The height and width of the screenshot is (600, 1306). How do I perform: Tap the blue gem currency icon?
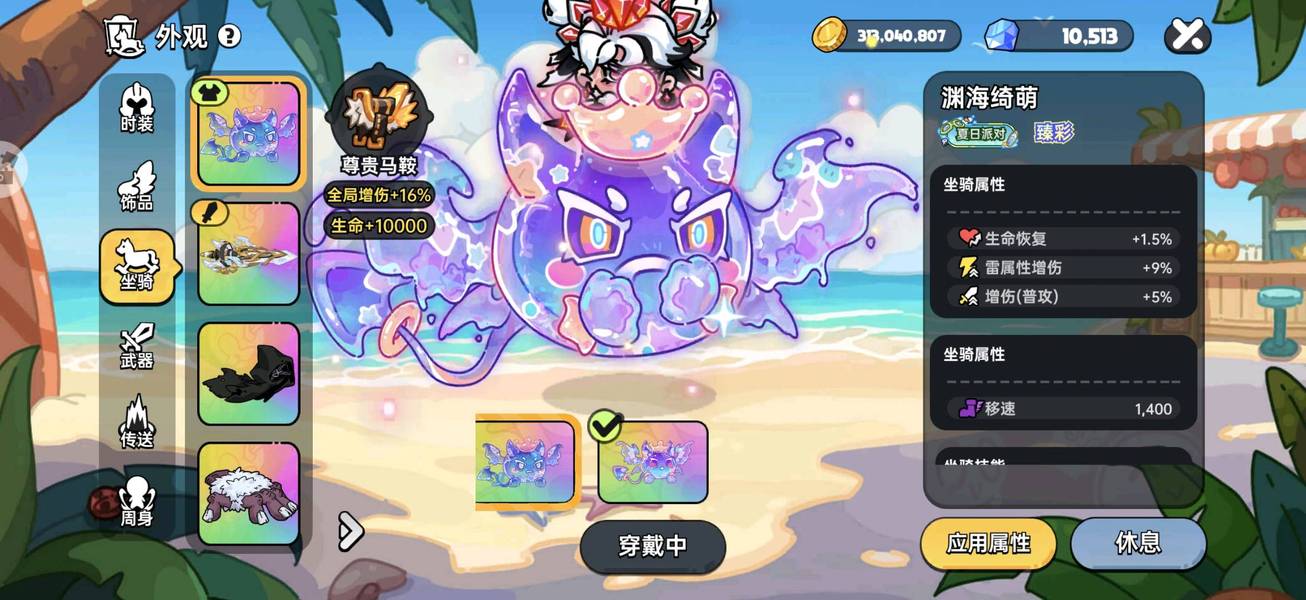tap(1000, 36)
